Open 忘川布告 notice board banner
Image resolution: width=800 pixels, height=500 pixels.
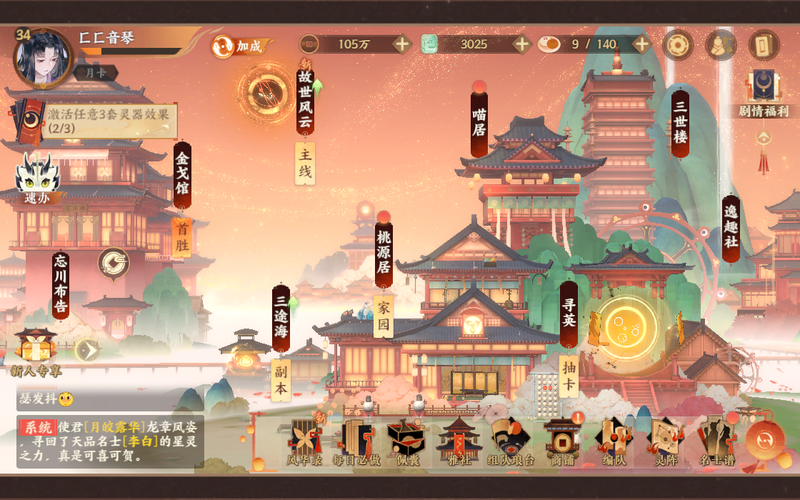[x=61, y=283]
